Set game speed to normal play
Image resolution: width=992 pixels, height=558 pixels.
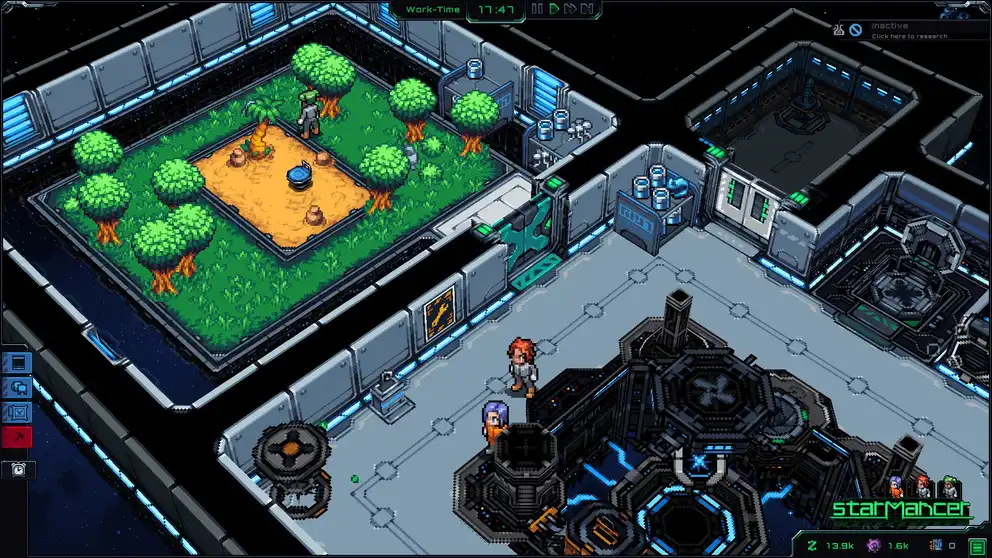tap(554, 9)
